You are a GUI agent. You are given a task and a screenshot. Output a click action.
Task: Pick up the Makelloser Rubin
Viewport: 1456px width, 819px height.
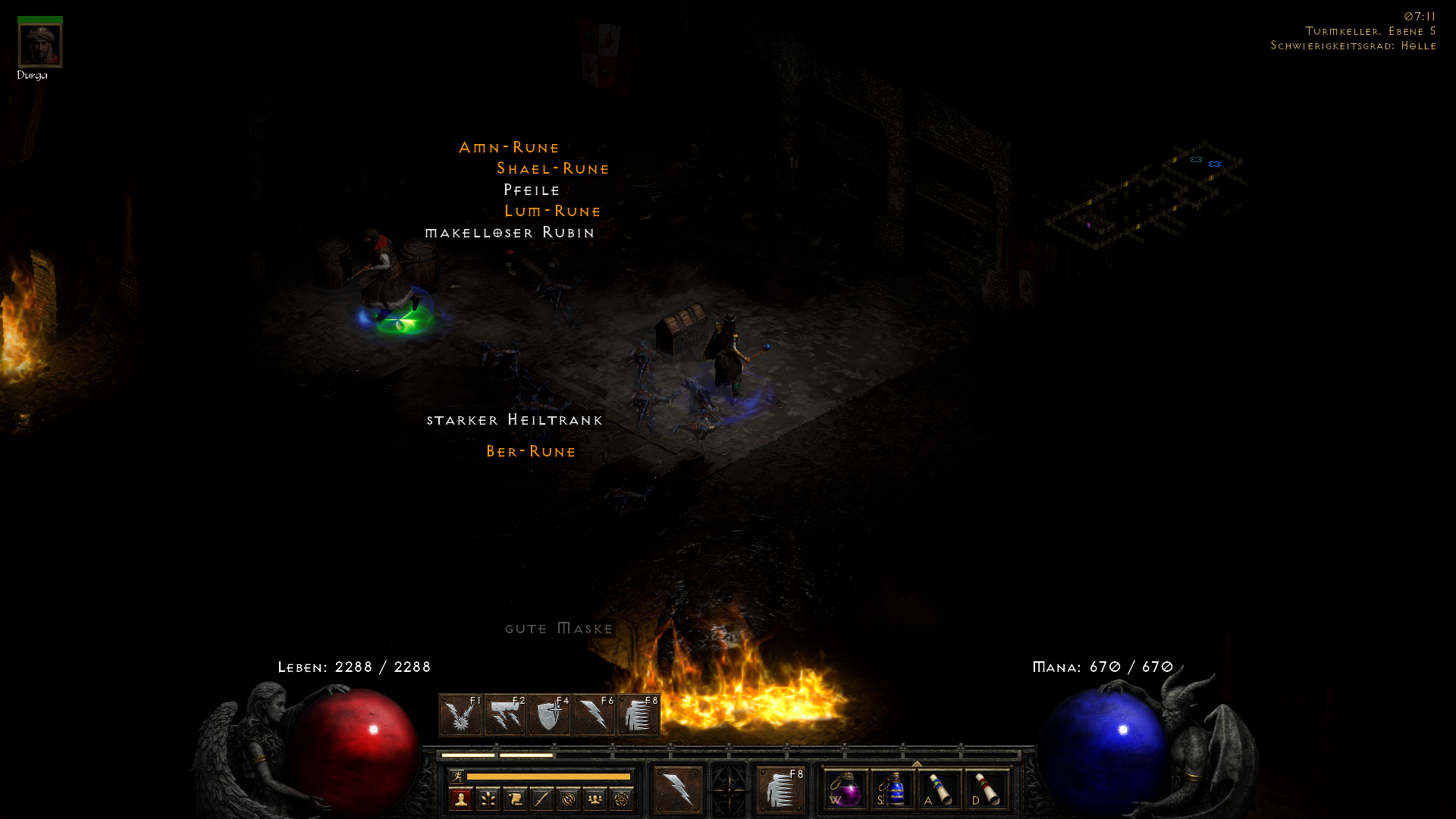point(510,233)
